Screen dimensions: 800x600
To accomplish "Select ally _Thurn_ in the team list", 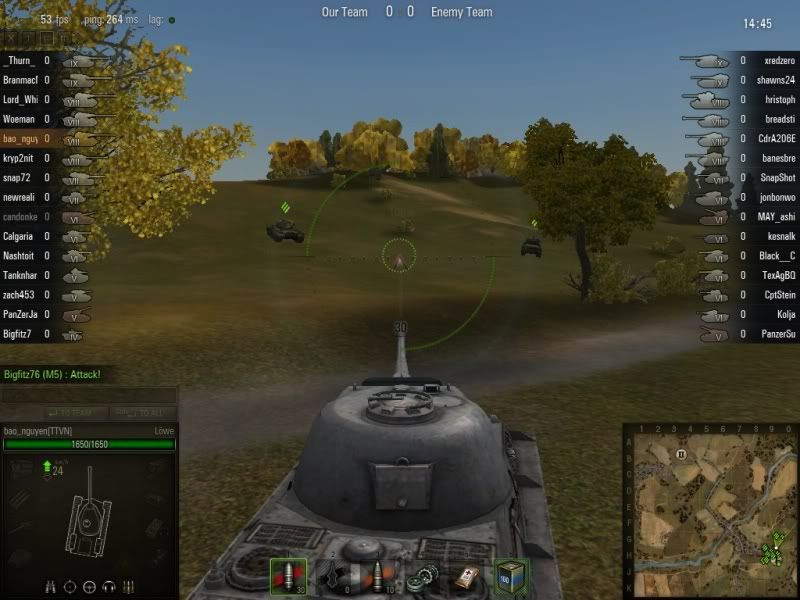I will coord(22,61).
